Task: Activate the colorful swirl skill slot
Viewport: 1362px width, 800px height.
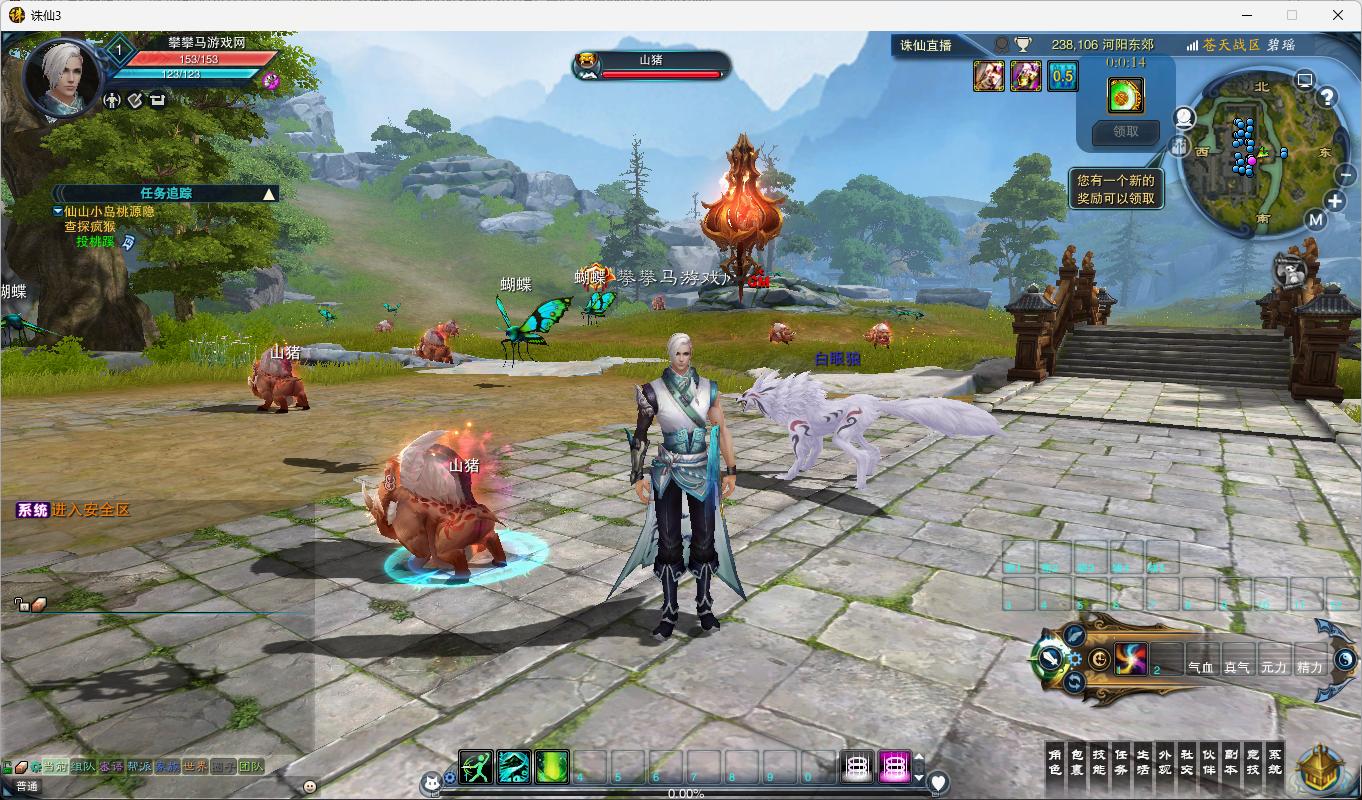Action: (x=1131, y=659)
